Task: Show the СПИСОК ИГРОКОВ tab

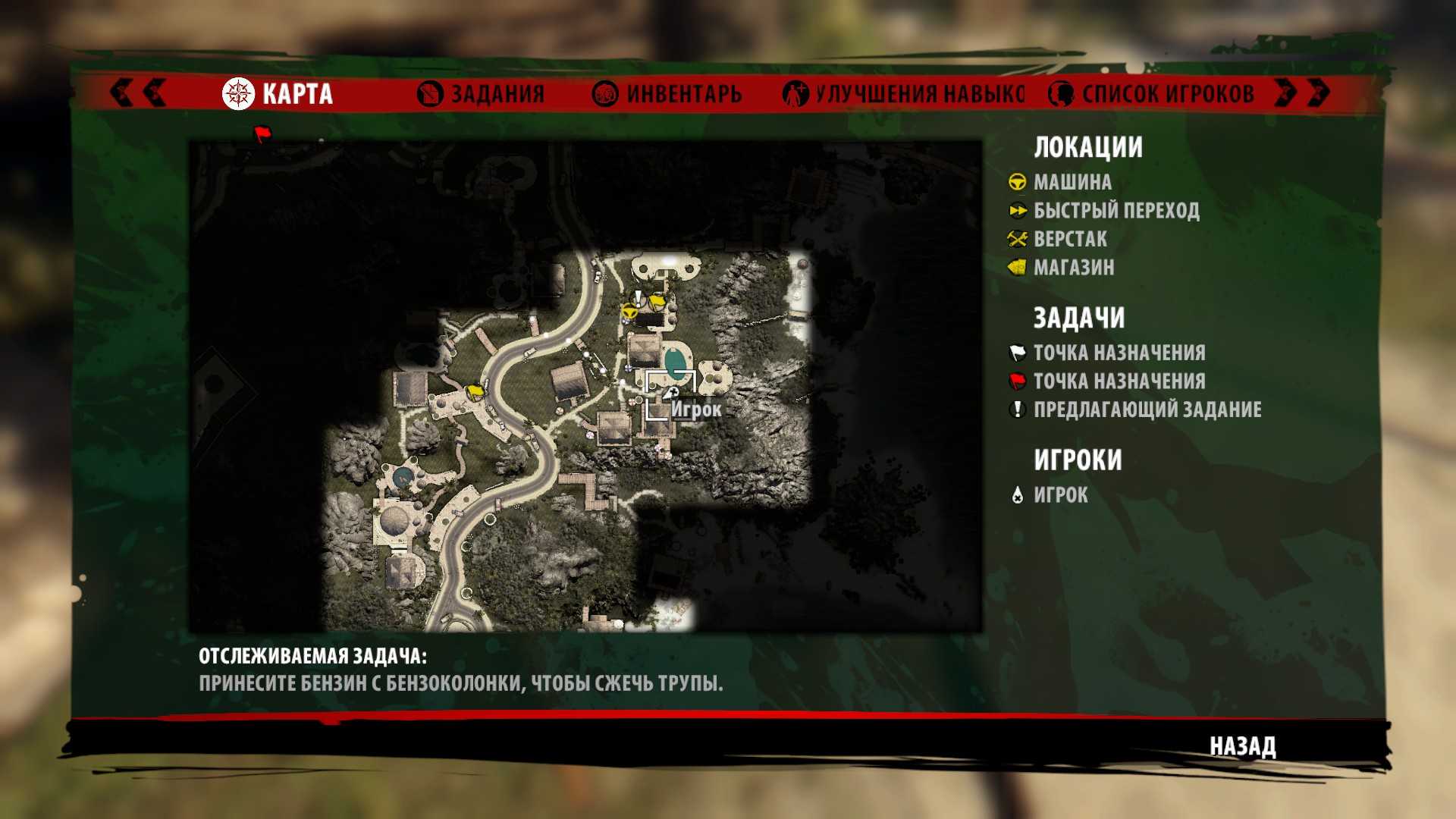Action: [1151, 94]
